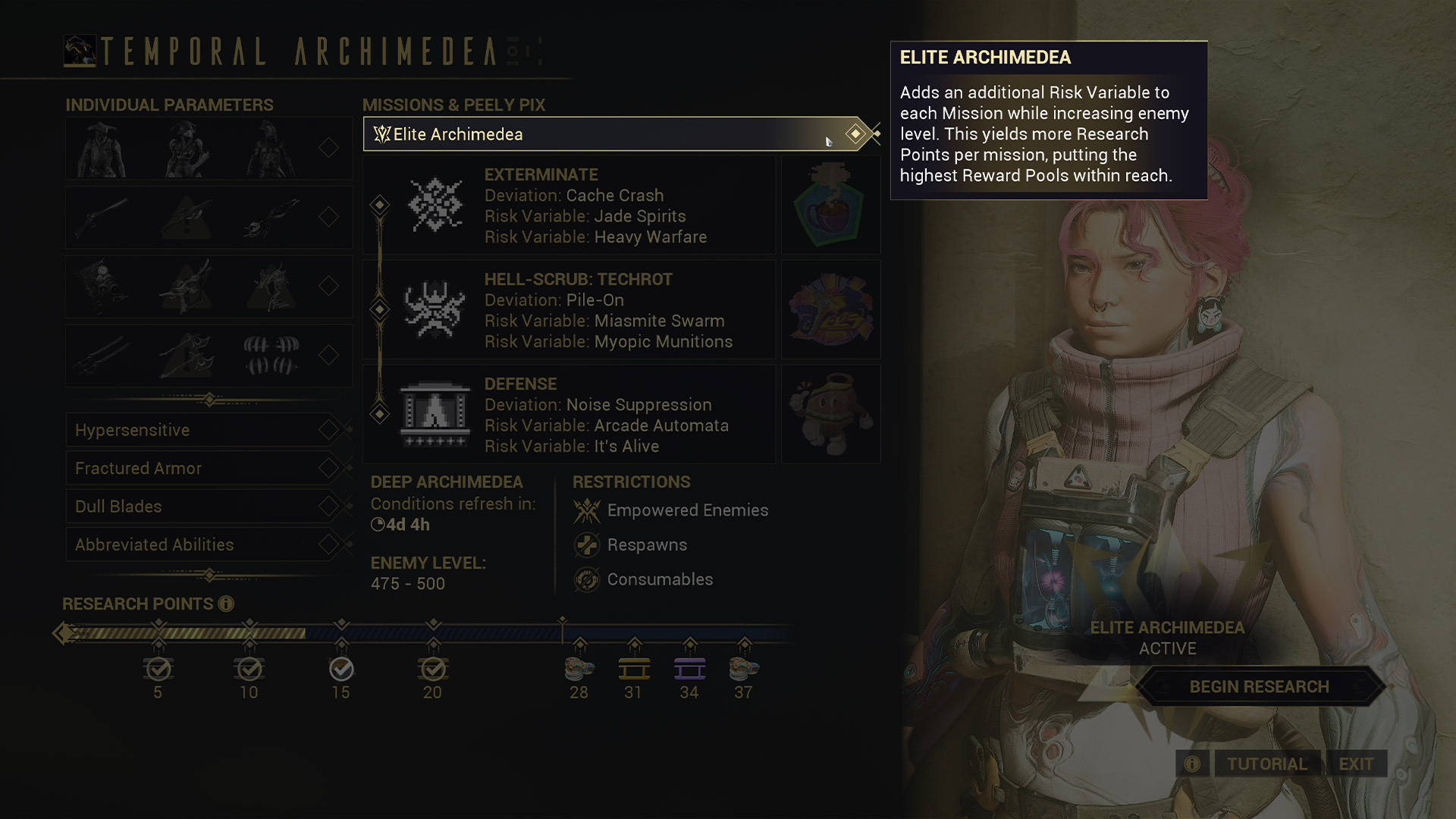The height and width of the screenshot is (819, 1456).
Task: View the 34 points purple reward
Action: click(x=689, y=670)
